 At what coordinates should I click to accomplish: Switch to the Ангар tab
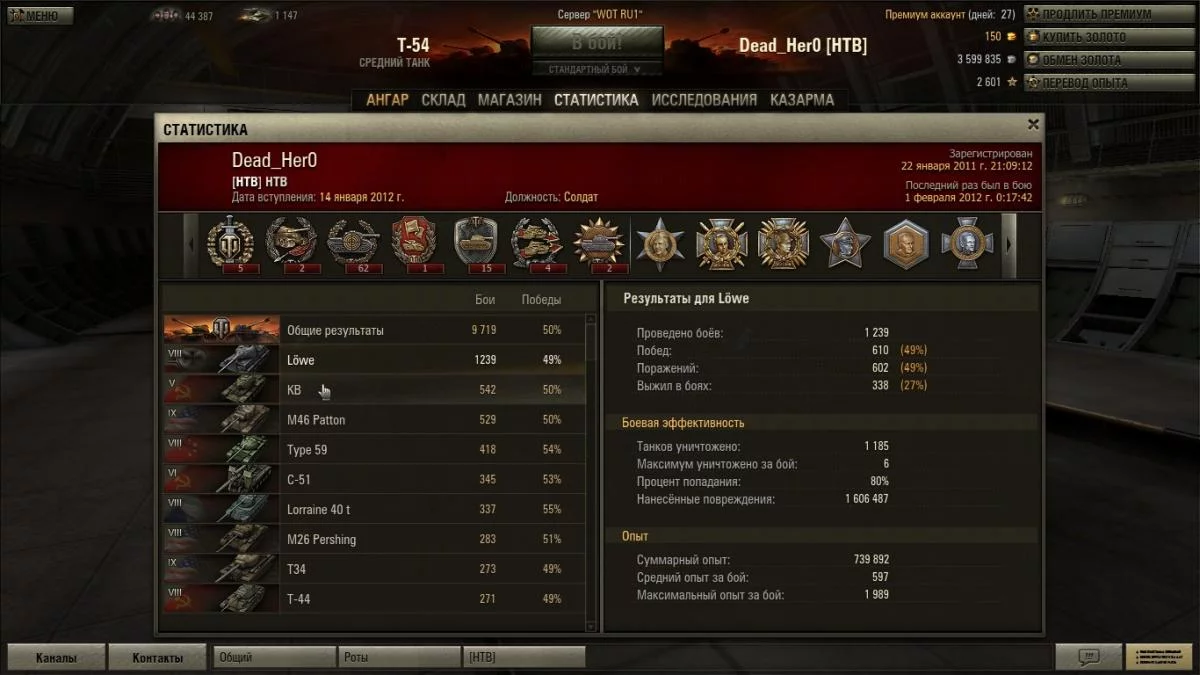[x=387, y=100]
